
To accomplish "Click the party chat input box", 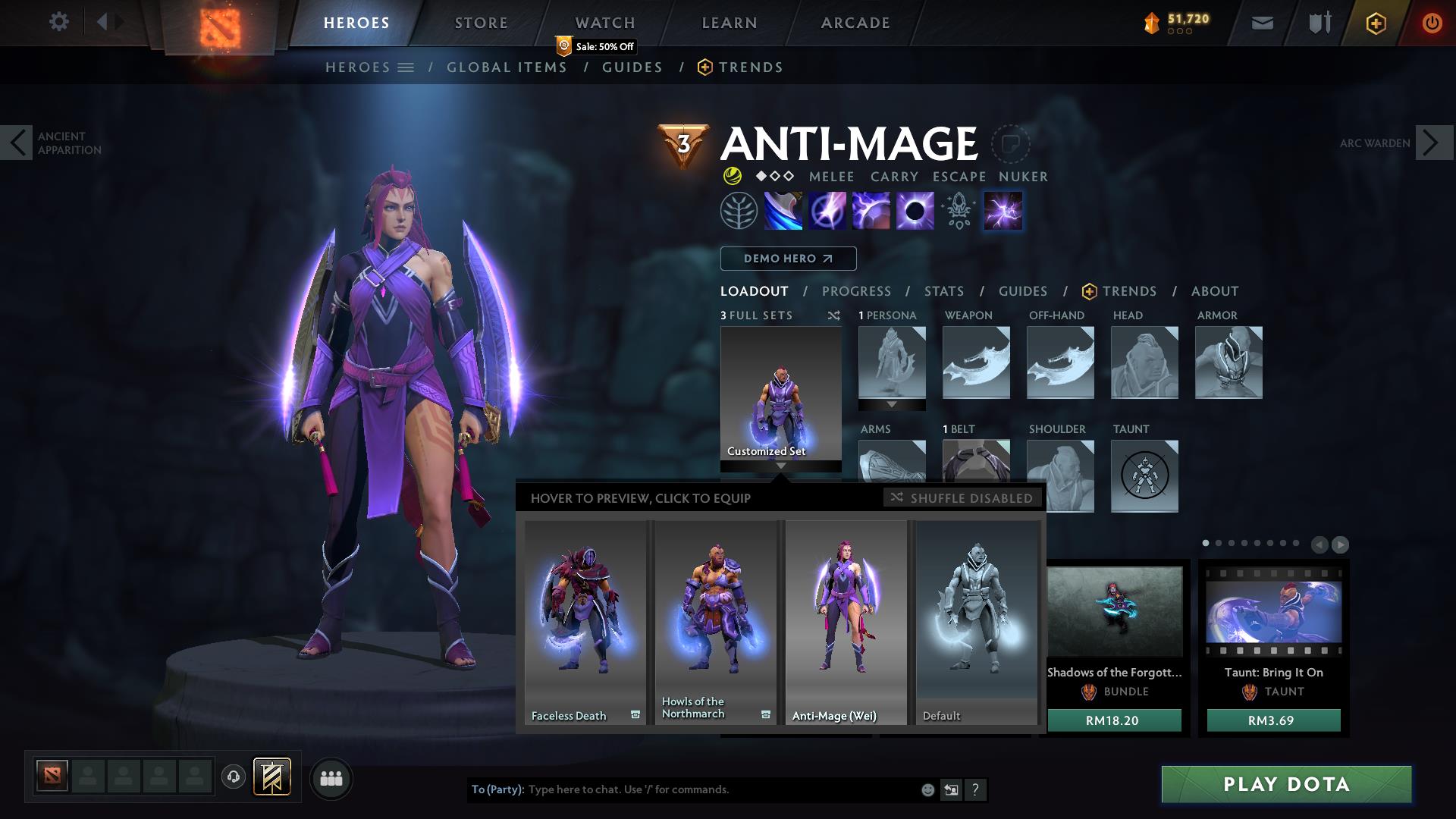I will 720,789.
